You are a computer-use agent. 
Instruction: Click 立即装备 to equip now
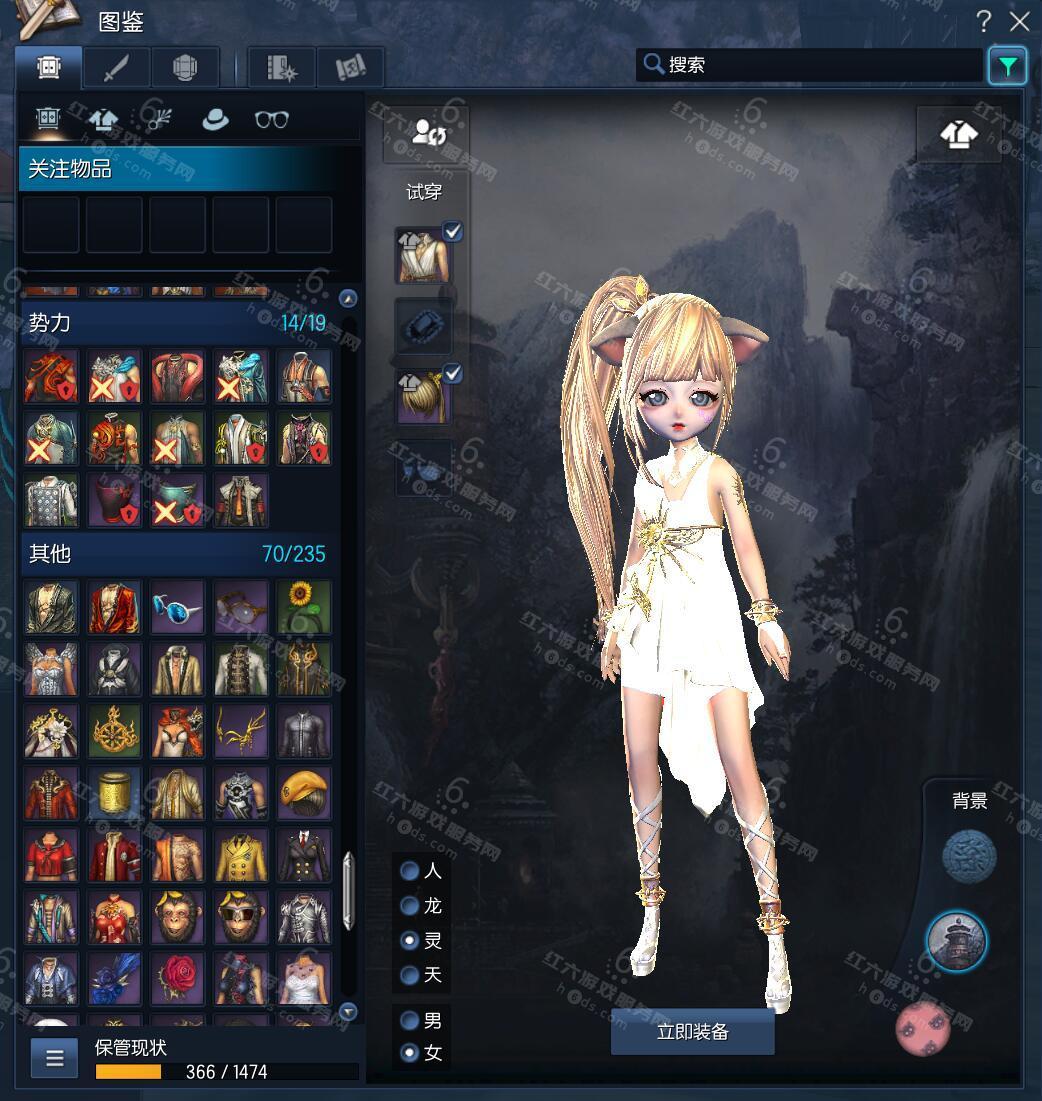tap(692, 1031)
